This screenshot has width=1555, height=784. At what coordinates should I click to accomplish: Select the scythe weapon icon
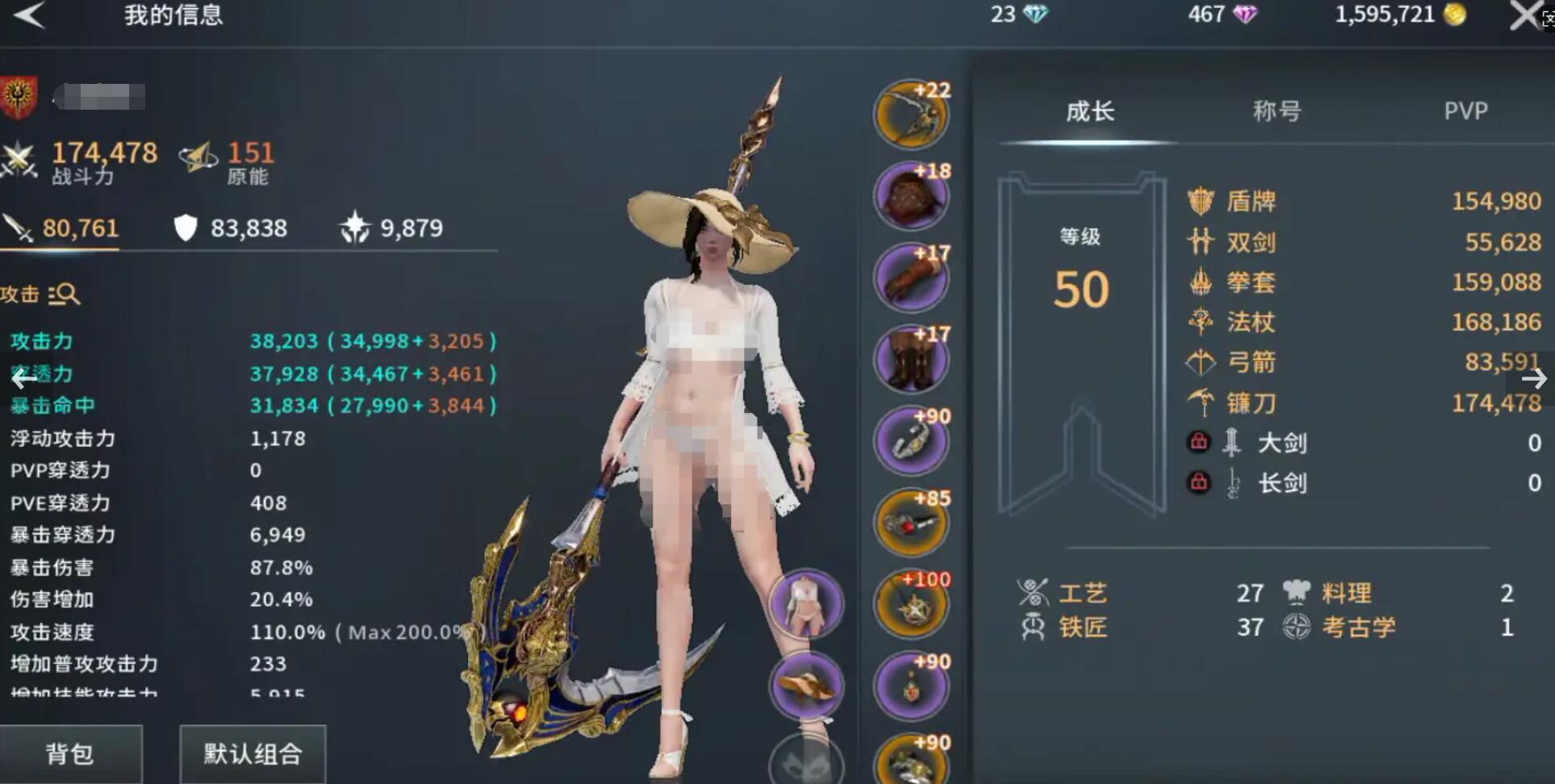coord(1202,403)
